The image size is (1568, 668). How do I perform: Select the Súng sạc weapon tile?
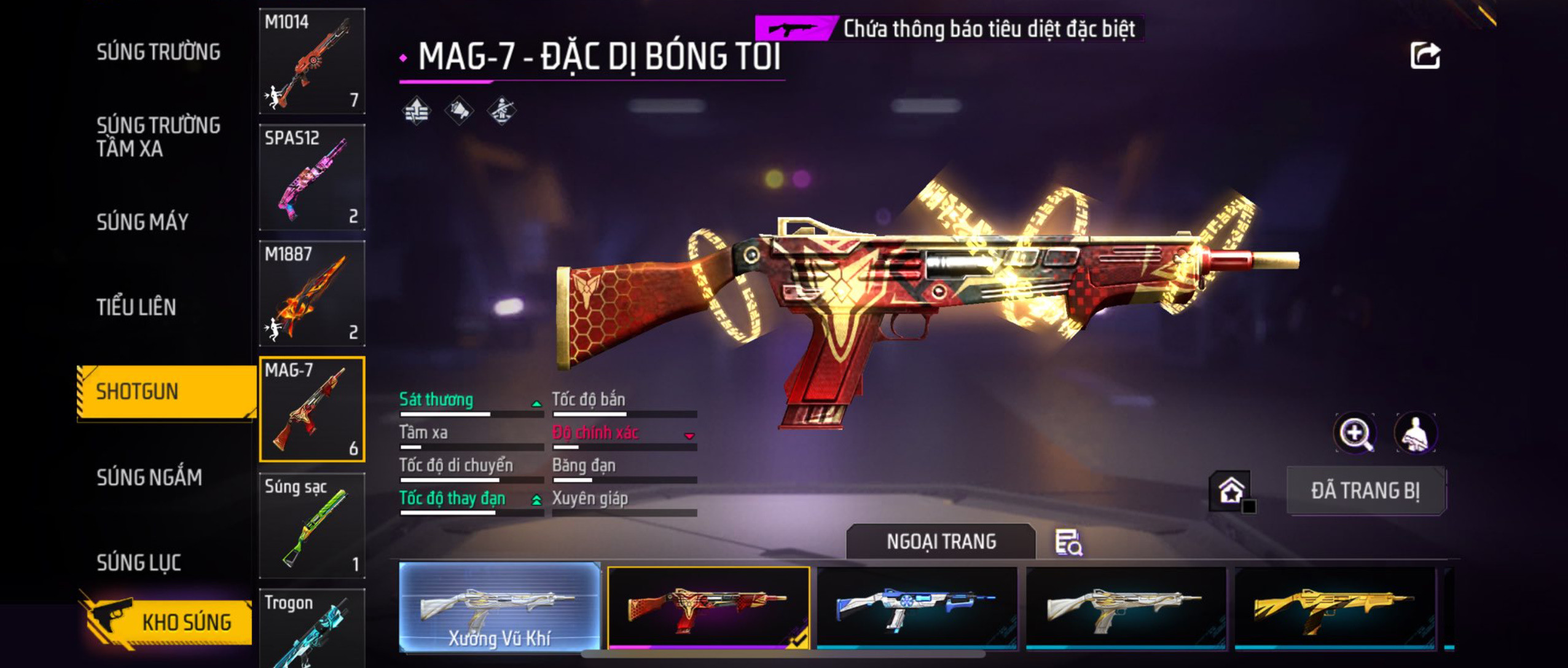[x=312, y=525]
